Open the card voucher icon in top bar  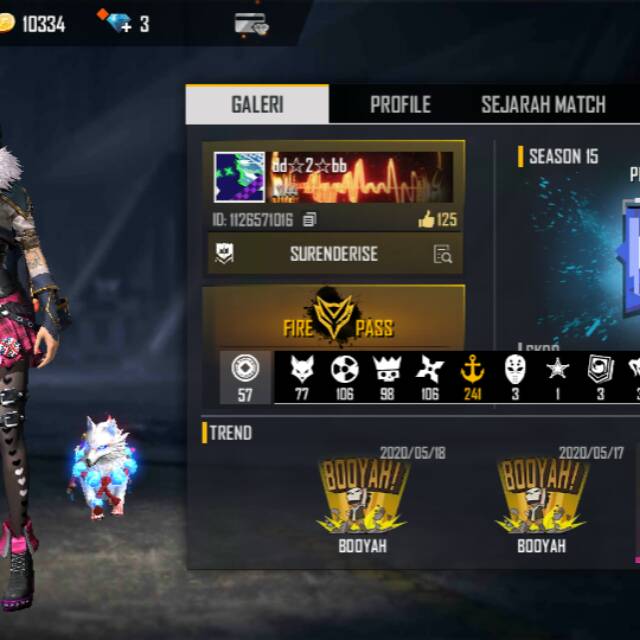tap(250, 22)
